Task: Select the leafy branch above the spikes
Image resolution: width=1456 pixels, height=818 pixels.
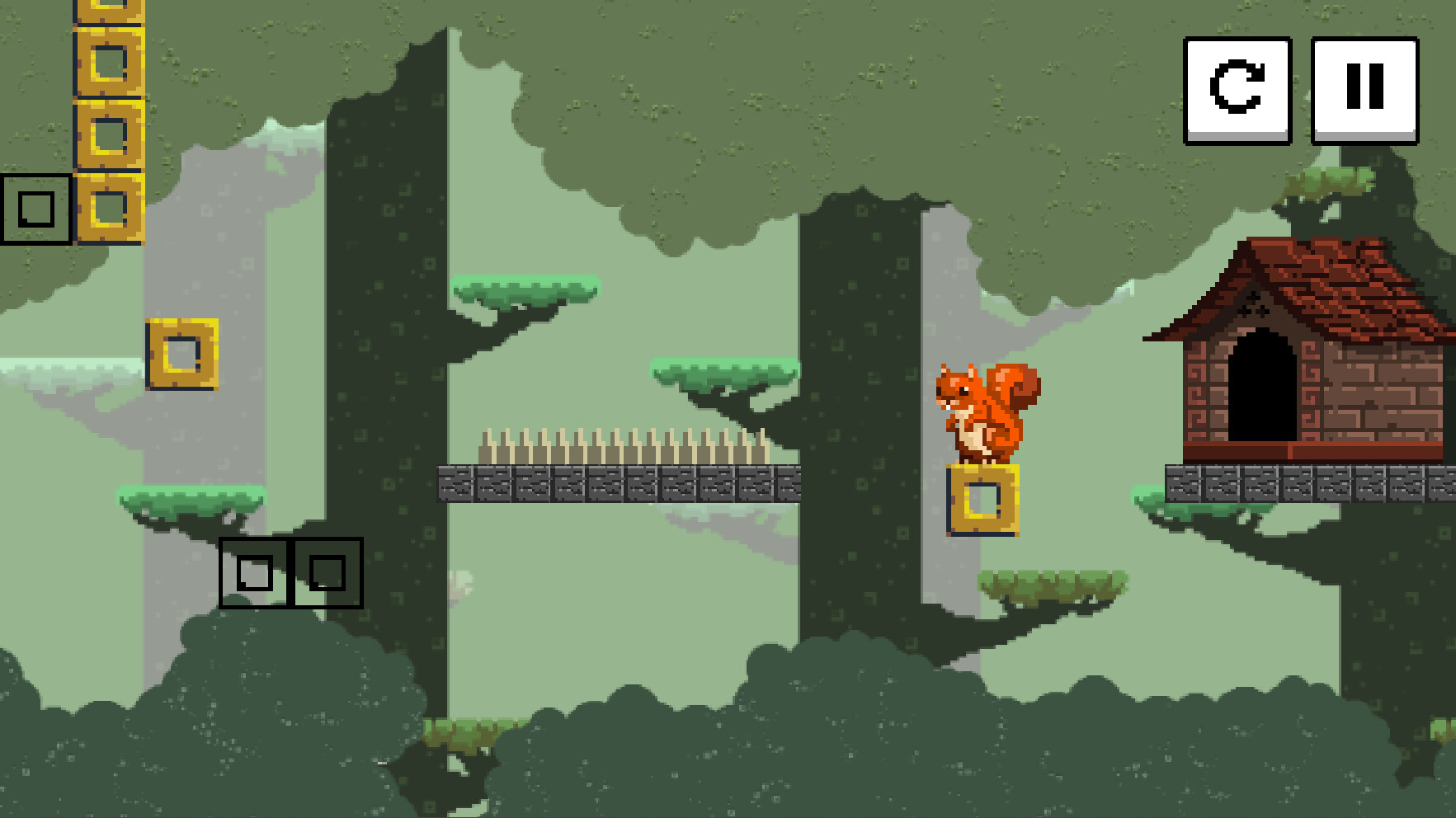Action: pyautogui.click(x=726, y=375)
